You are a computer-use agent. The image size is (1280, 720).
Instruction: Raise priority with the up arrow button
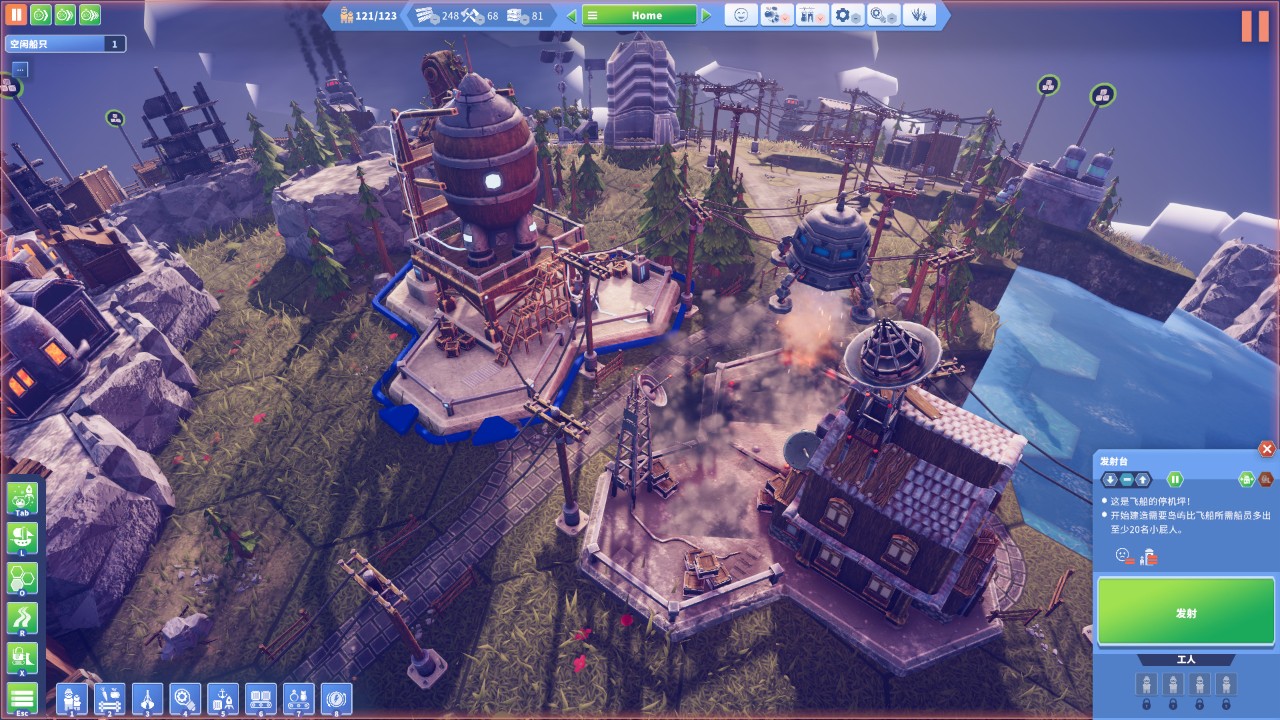[1143, 479]
